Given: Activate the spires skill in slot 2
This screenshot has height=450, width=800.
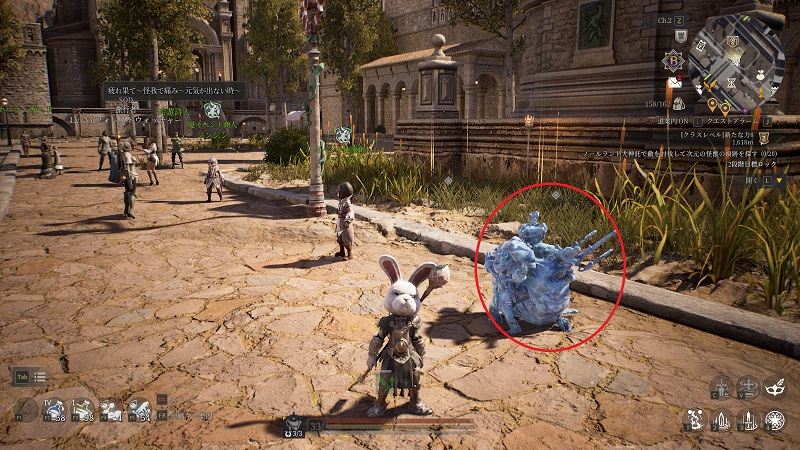Looking at the screenshot, I should [x=721, y=420].
